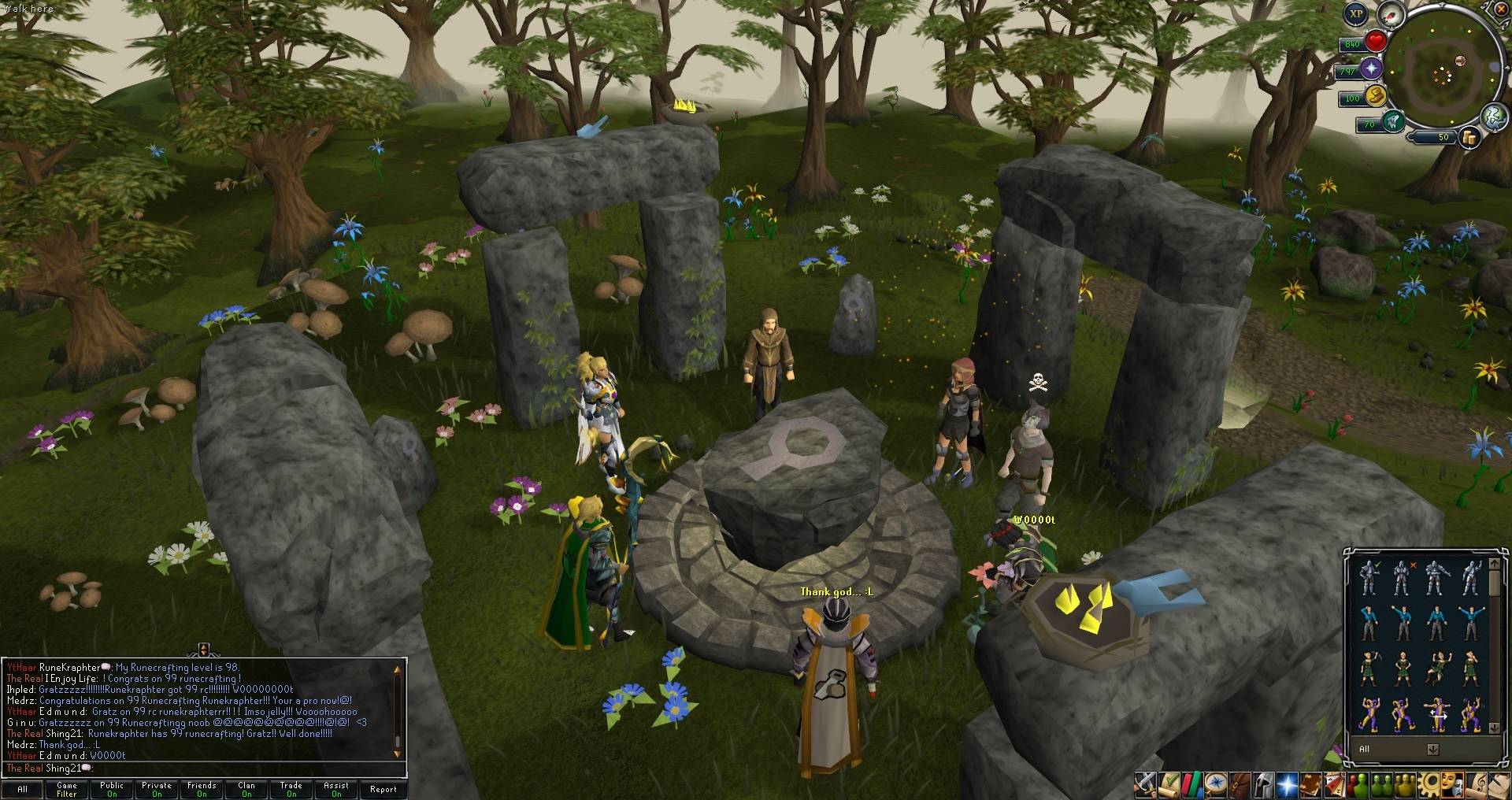Toggle run with the boot icon

(1376, 96)
